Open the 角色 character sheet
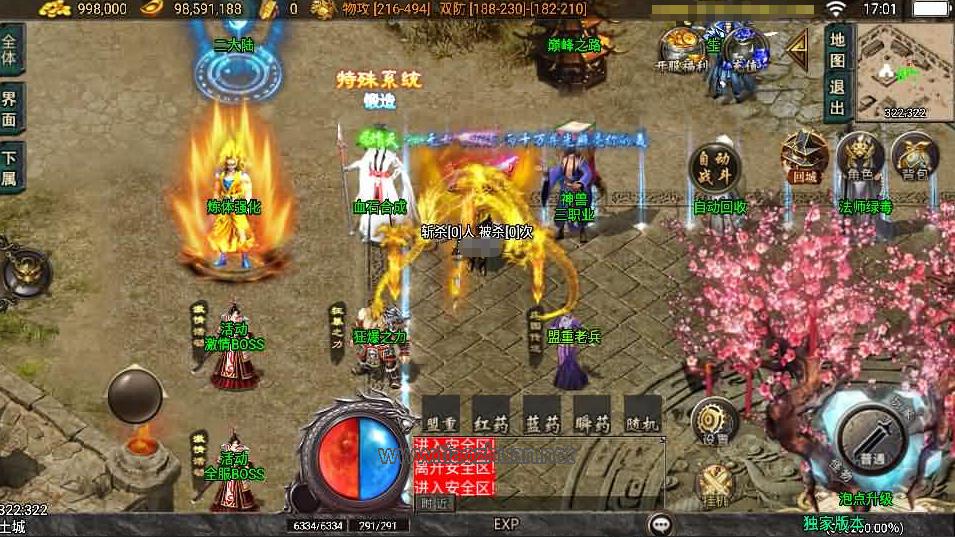The image size is (955, 537). coord(860,157)
